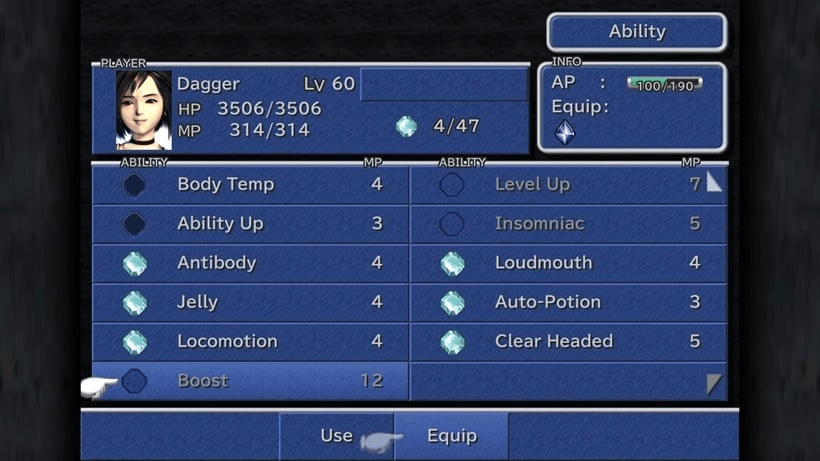The image size is (820, 461).
Task: Choose the Locomotion ability
Action: (x=250, y=341)
